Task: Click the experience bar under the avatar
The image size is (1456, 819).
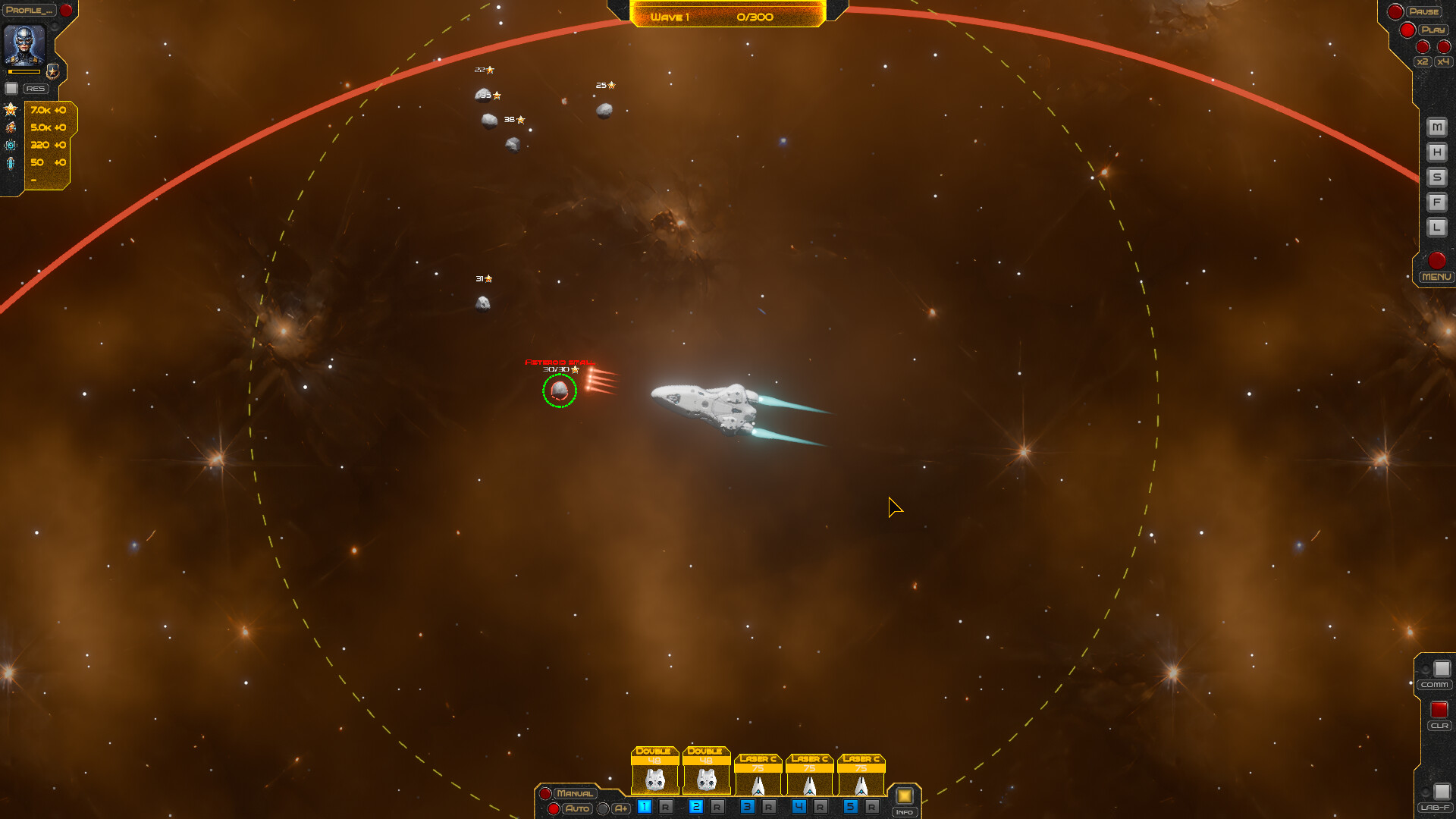Action: pyautogui.click(x=24, y=73)
